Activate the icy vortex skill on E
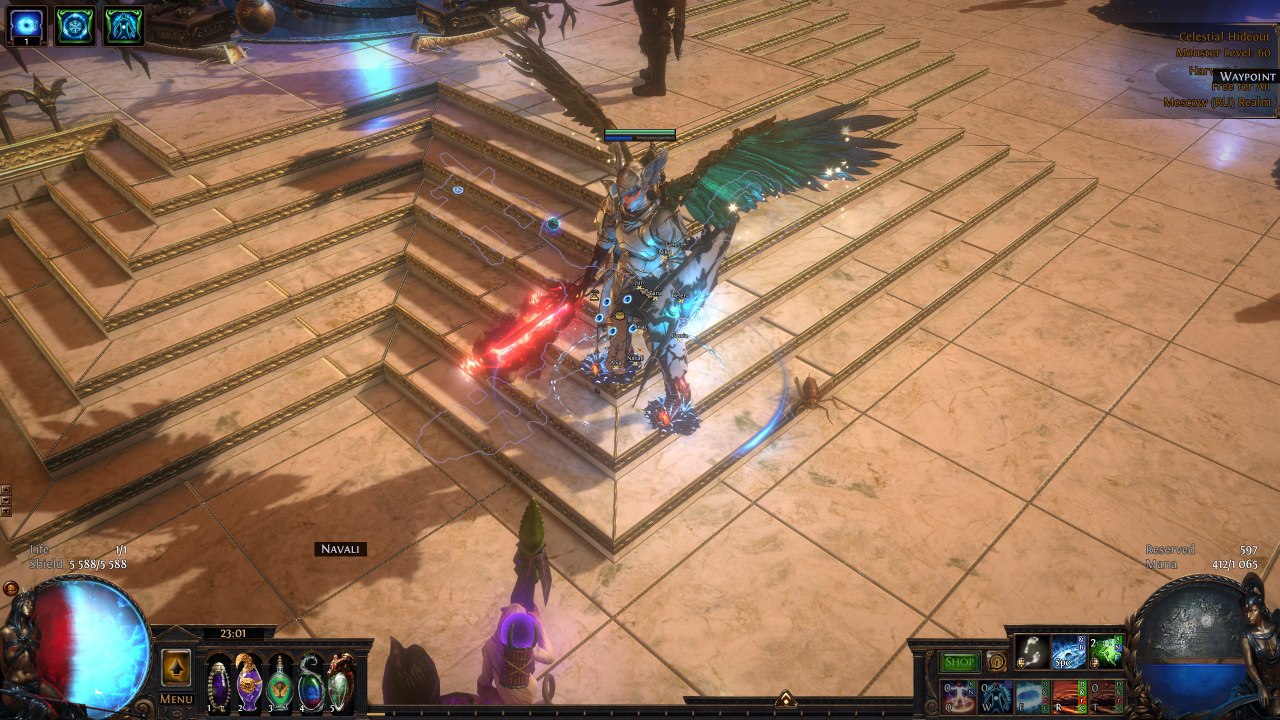Screen dimensions: 1280x720 1031,696
